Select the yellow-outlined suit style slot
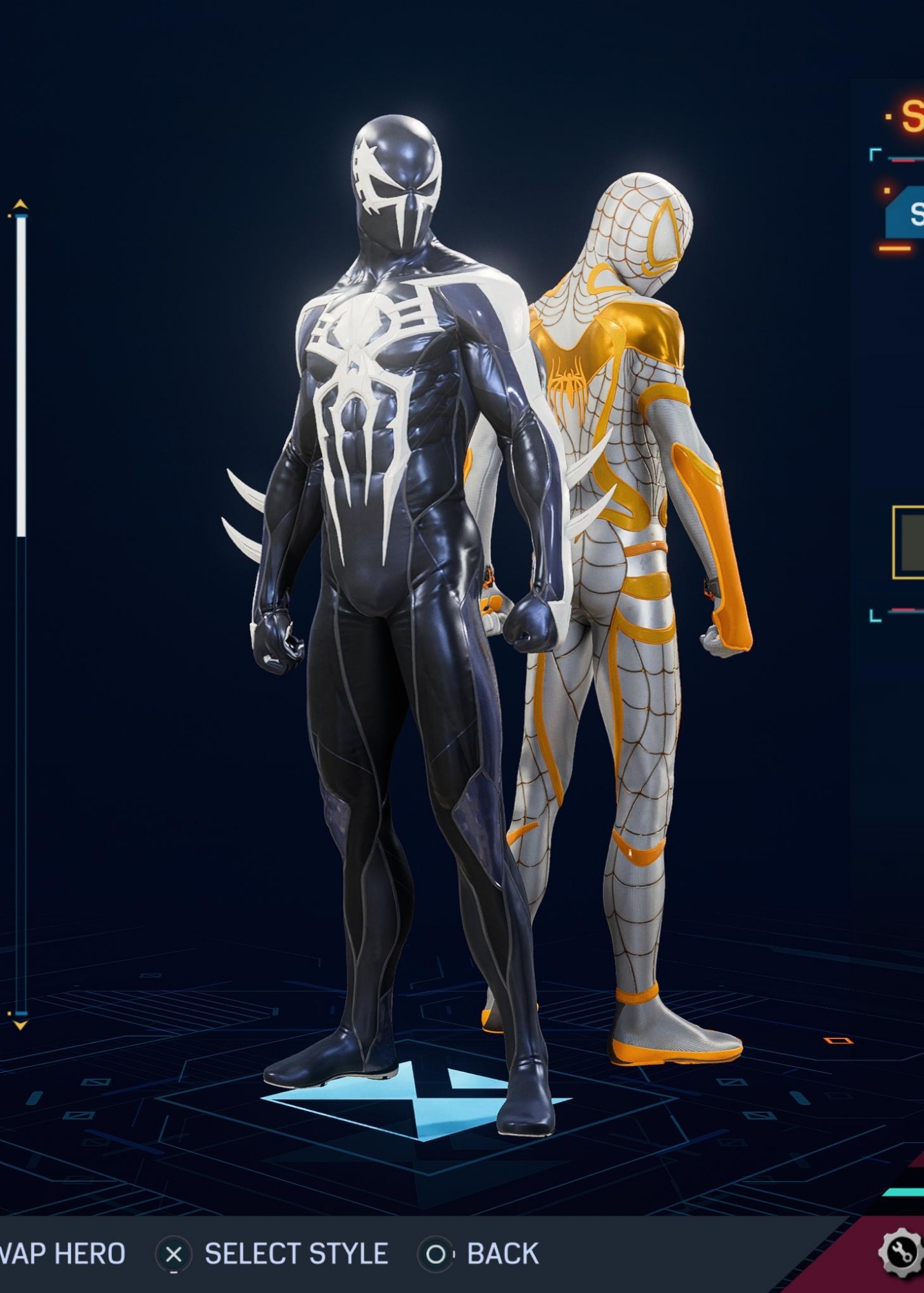 pos(909,542)
